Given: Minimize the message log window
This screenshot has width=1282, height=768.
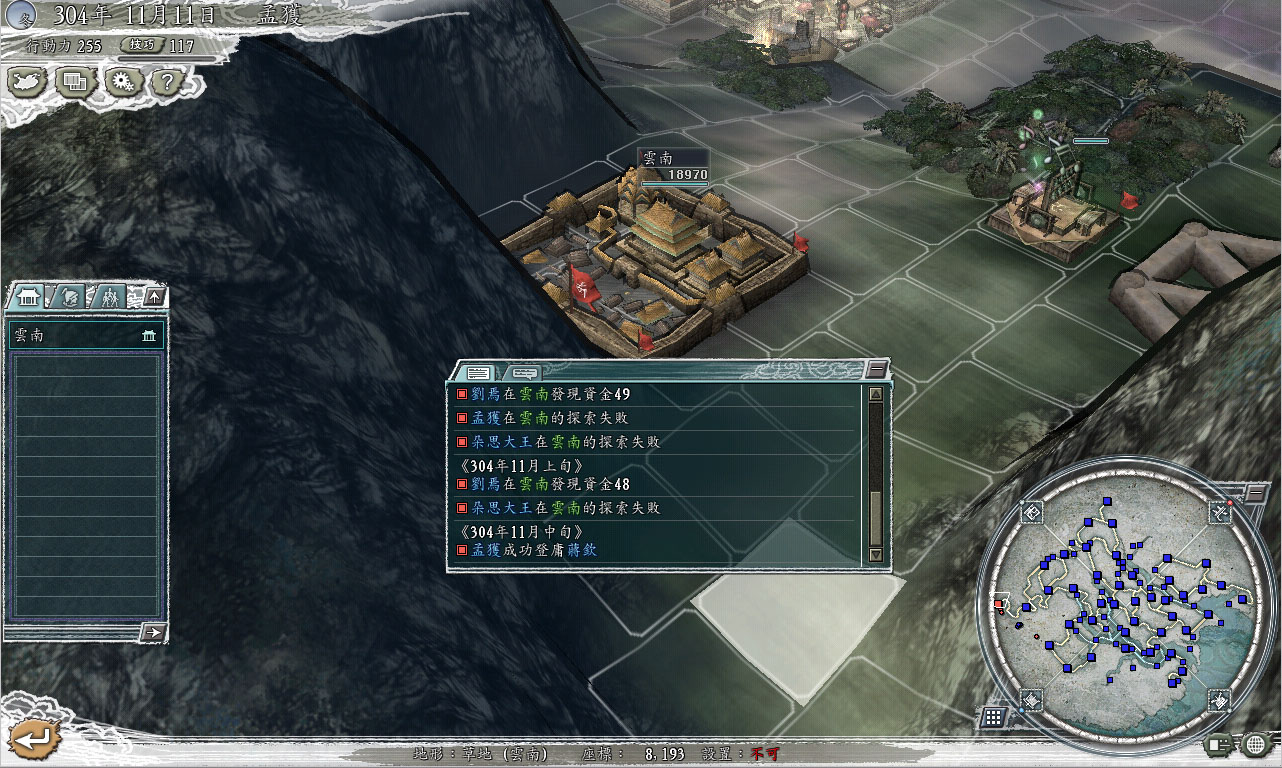Looking at the screenshot, I should click(x=876, y=368).
